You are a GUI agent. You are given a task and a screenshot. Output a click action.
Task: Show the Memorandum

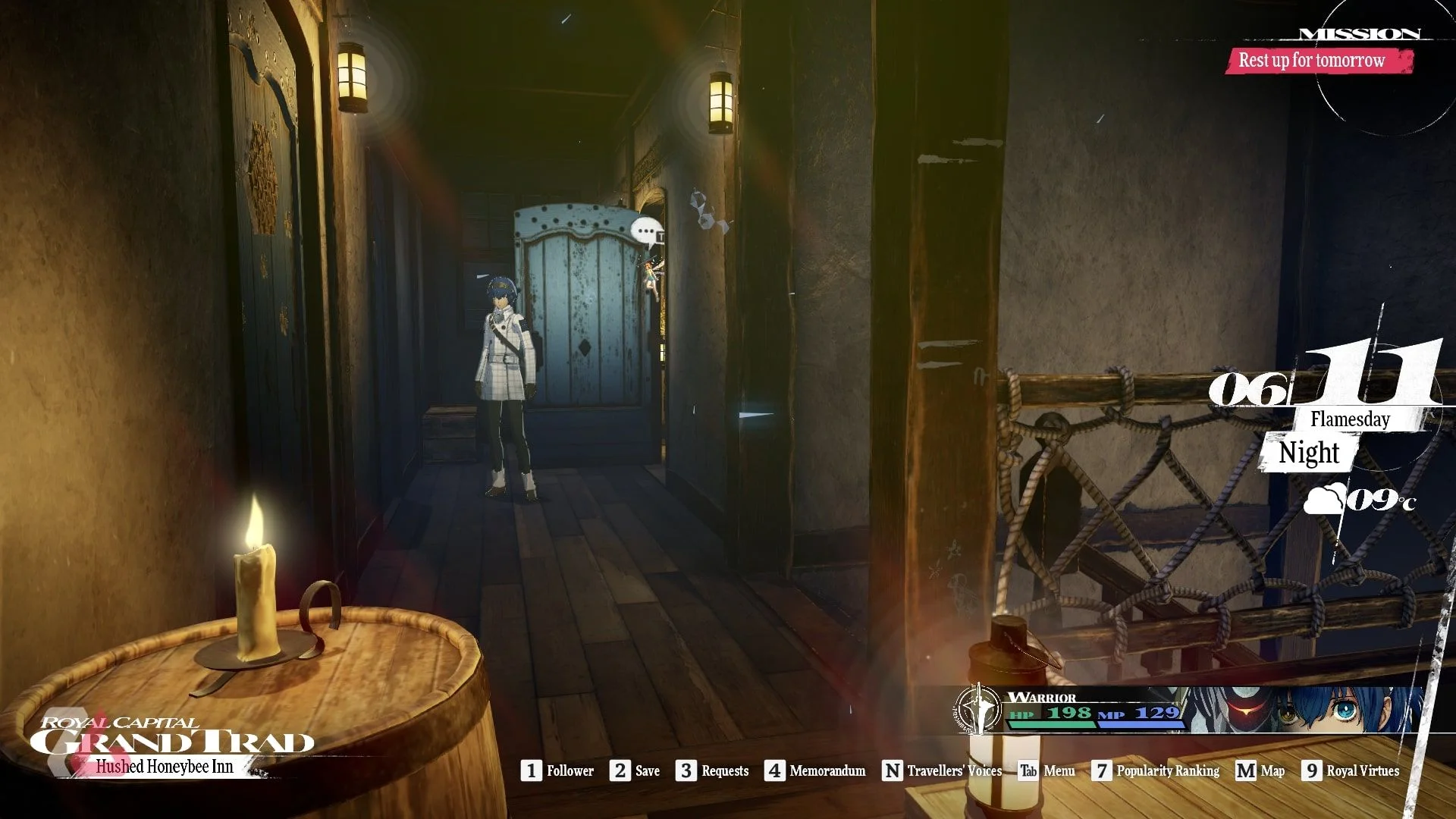point(815,770)
